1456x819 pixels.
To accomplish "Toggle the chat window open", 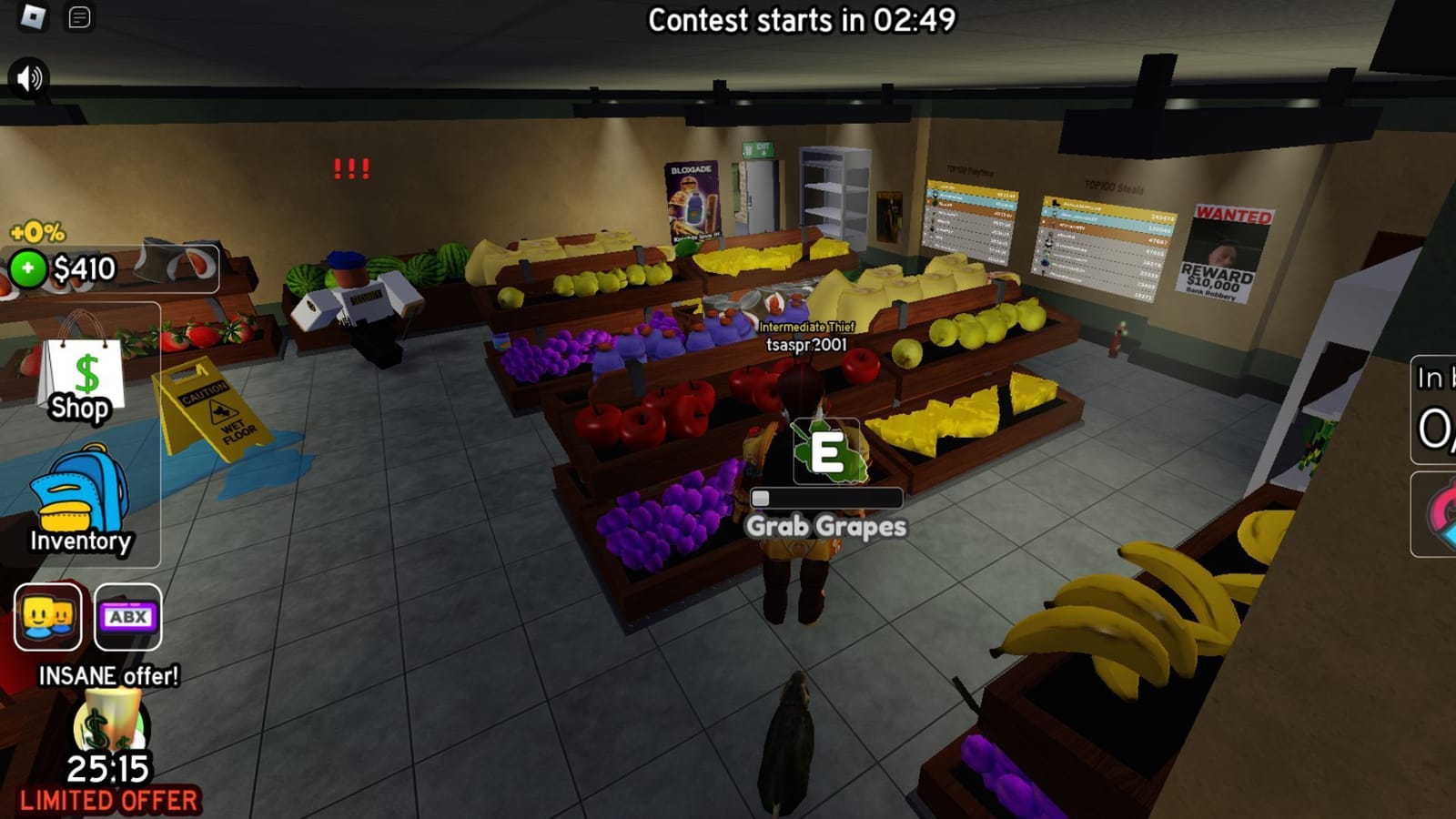I will (77, 15).
